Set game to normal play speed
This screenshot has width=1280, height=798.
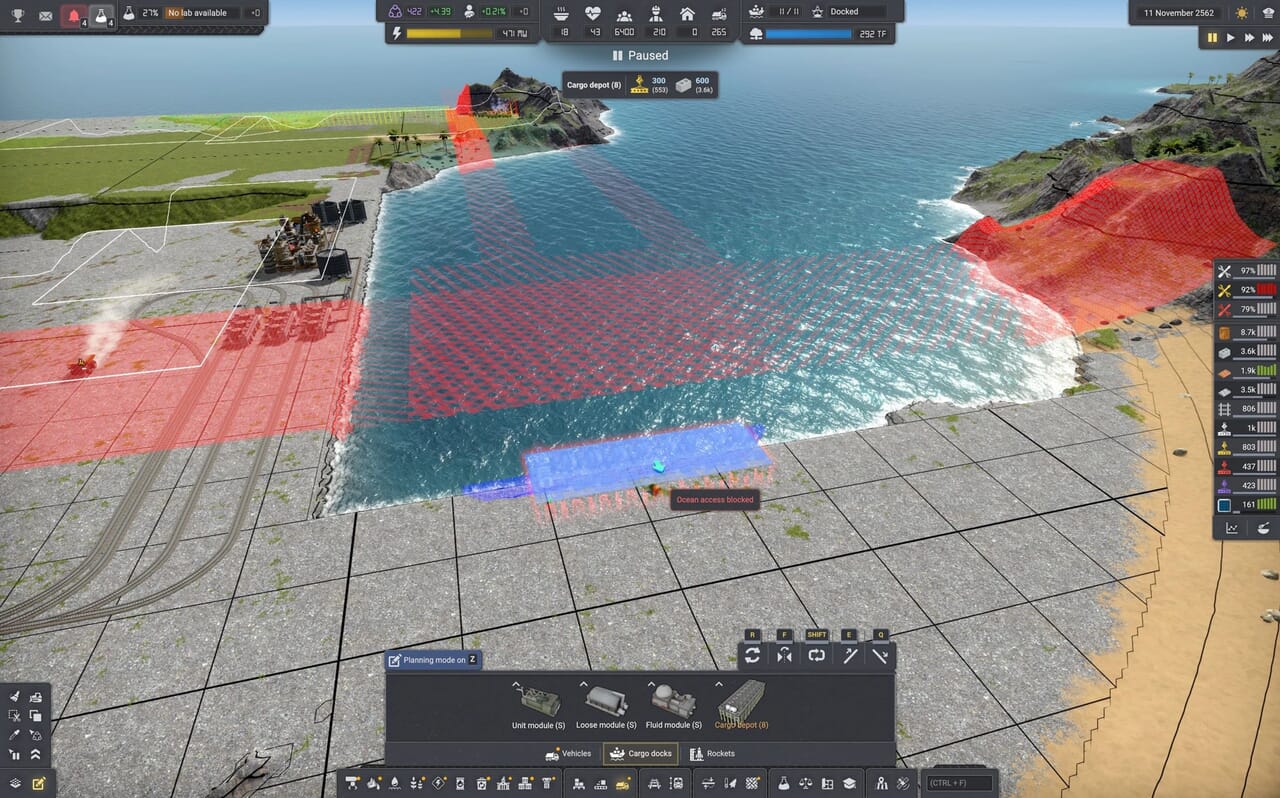[x=1231, y=38]
